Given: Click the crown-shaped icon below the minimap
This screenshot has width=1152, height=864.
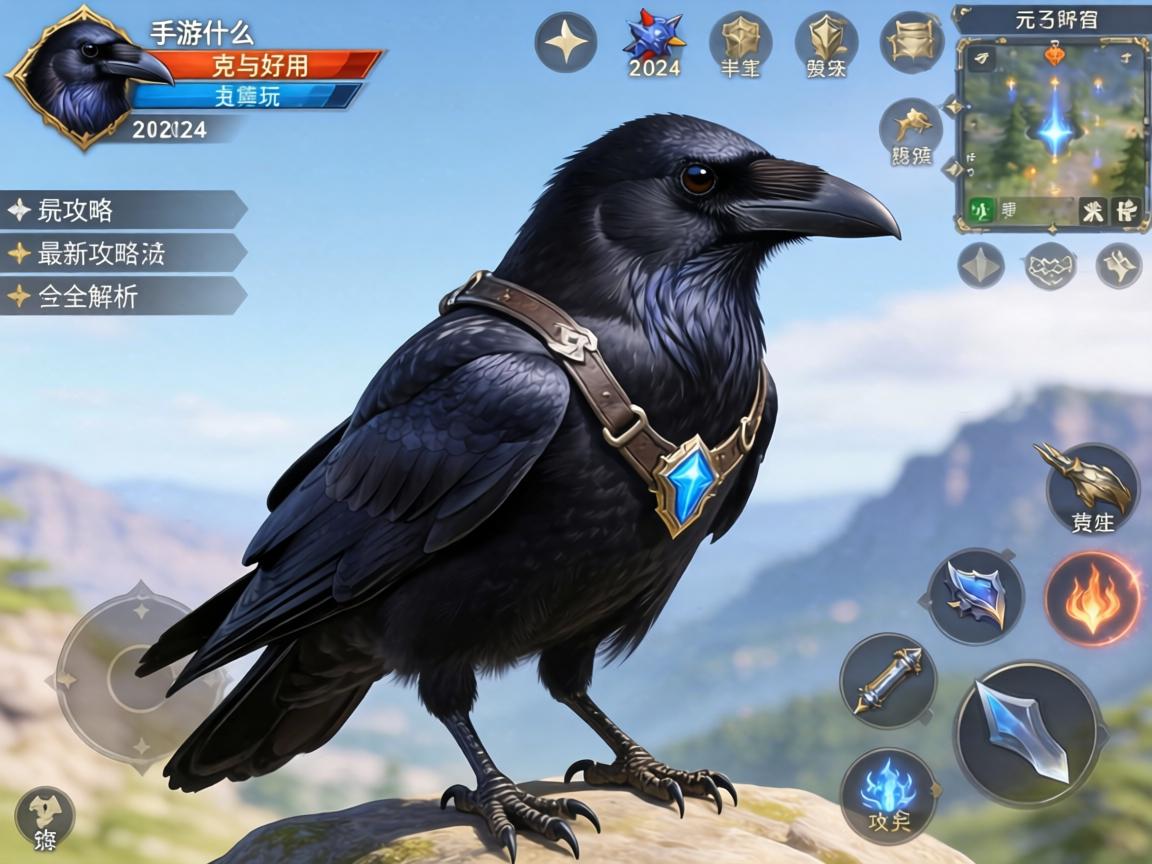Looking at the screenshot, I should (x=1050, y=266).
